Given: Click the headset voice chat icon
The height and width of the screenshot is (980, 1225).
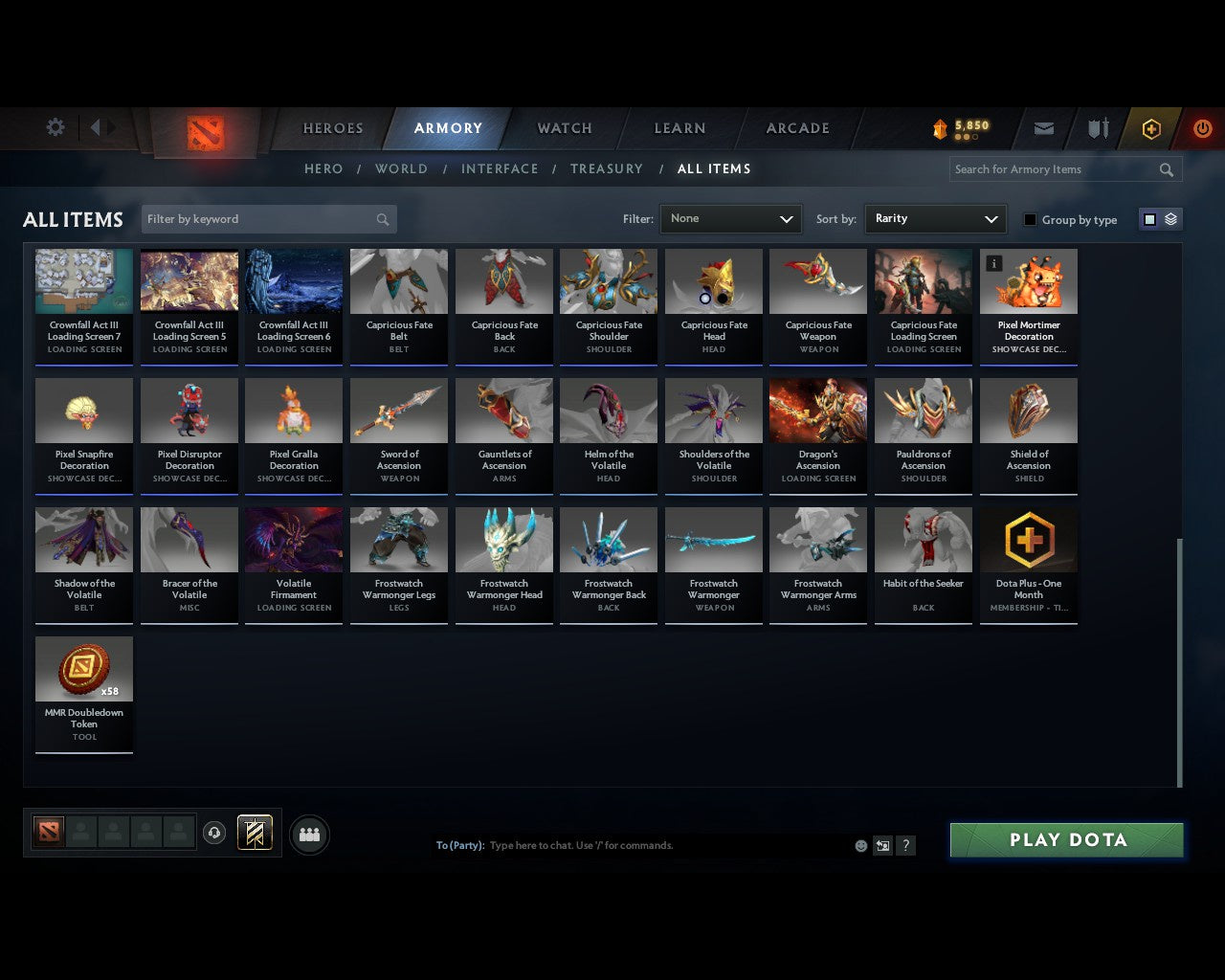Looking at the screenshot, I should click(x=214, y=833).
